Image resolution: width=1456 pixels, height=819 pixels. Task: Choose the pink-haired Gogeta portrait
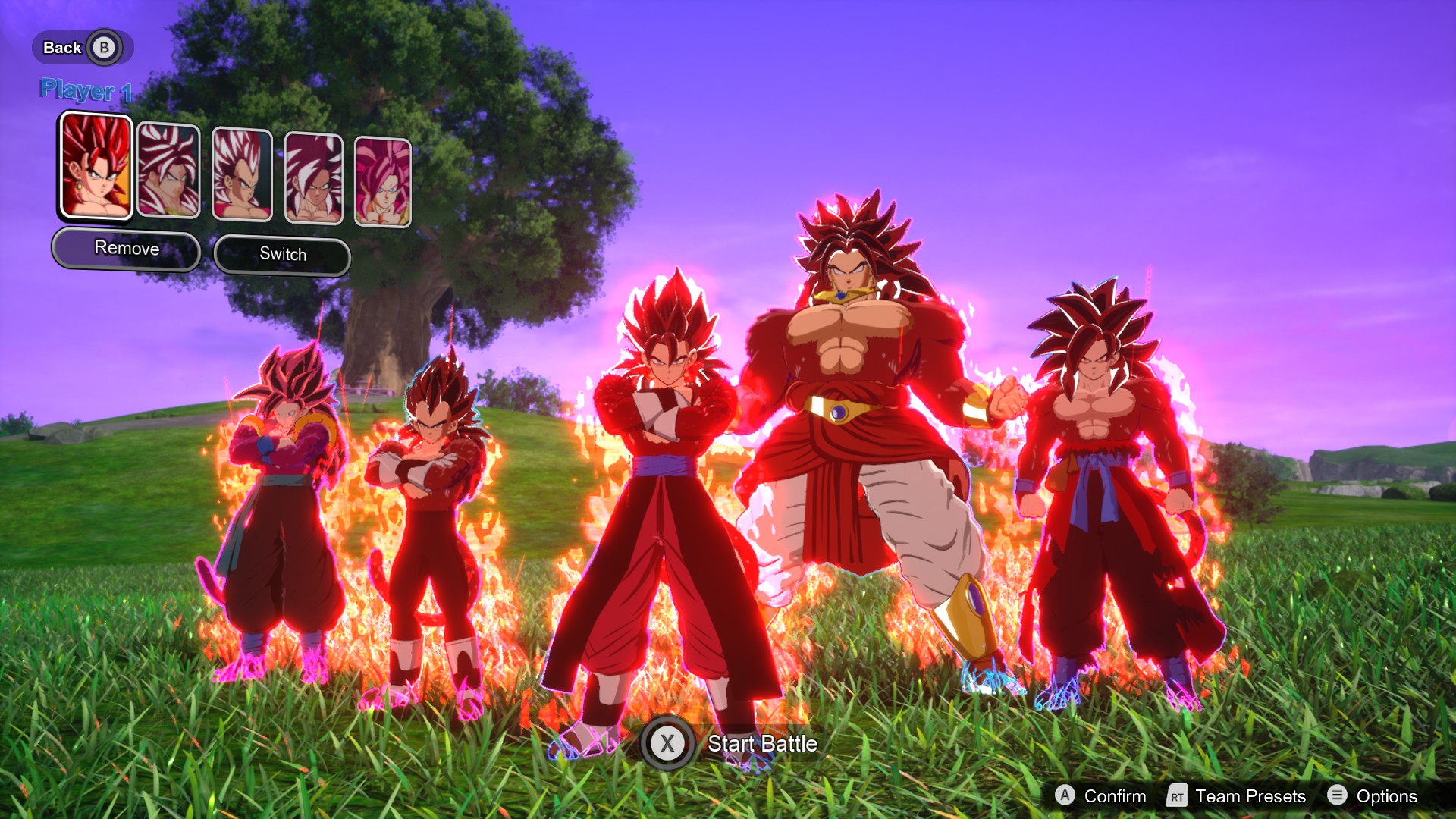coord(383,182)
